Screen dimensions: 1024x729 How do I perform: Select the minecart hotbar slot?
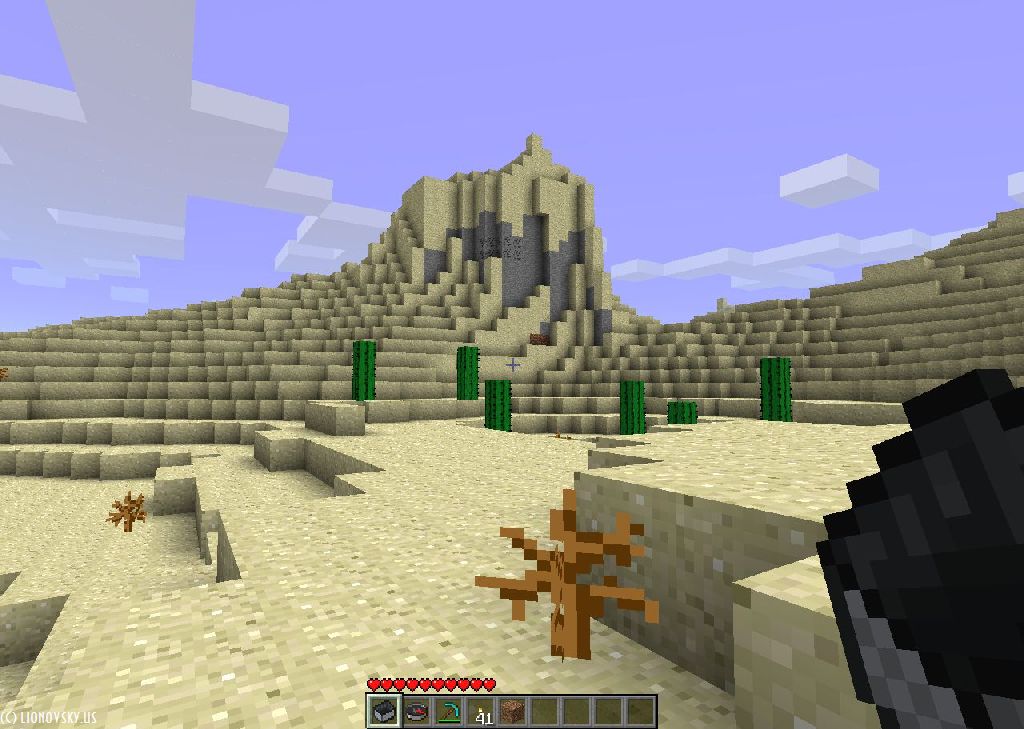(x=383, y=711)
